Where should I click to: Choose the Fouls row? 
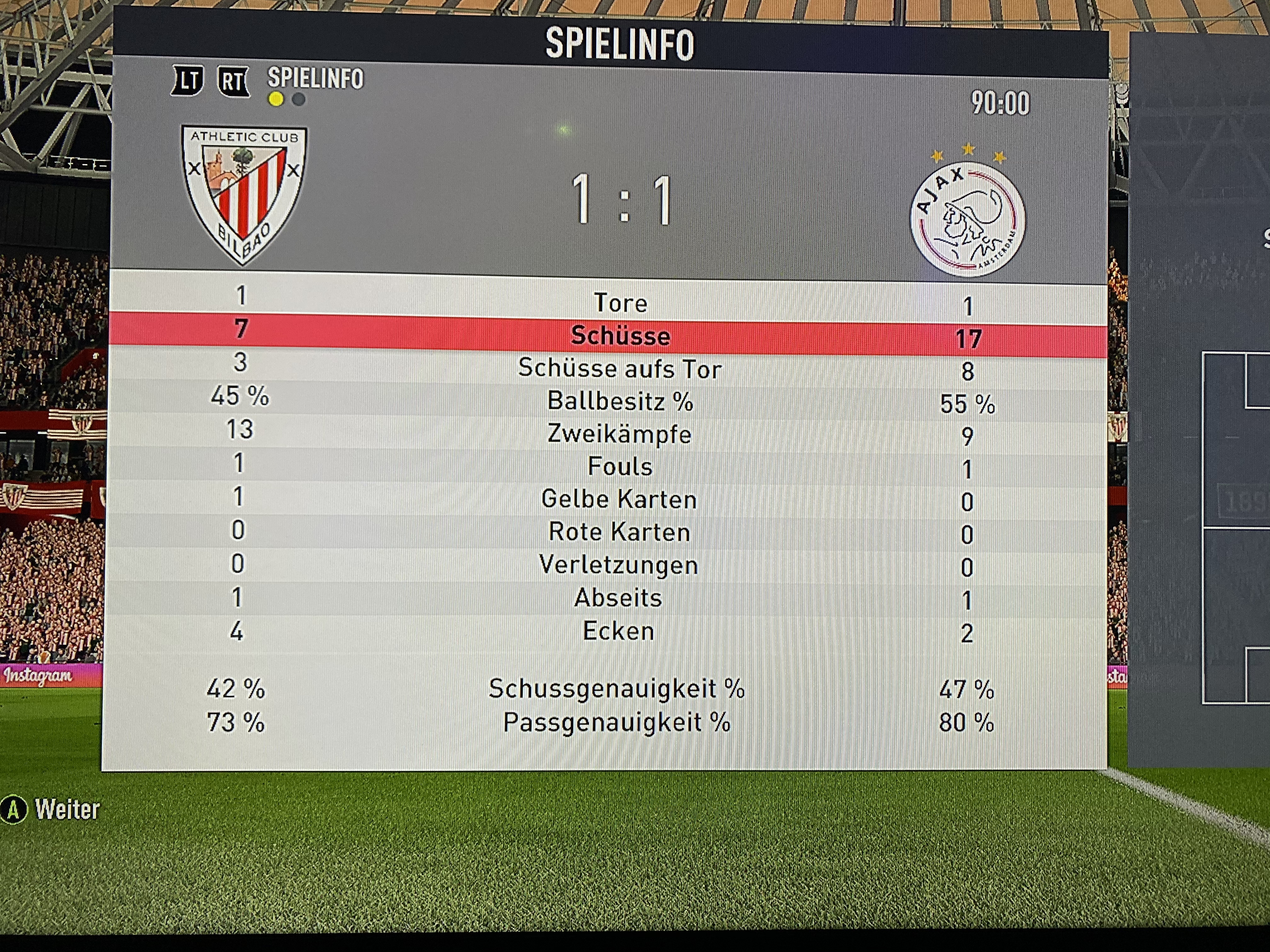(620, 467)
